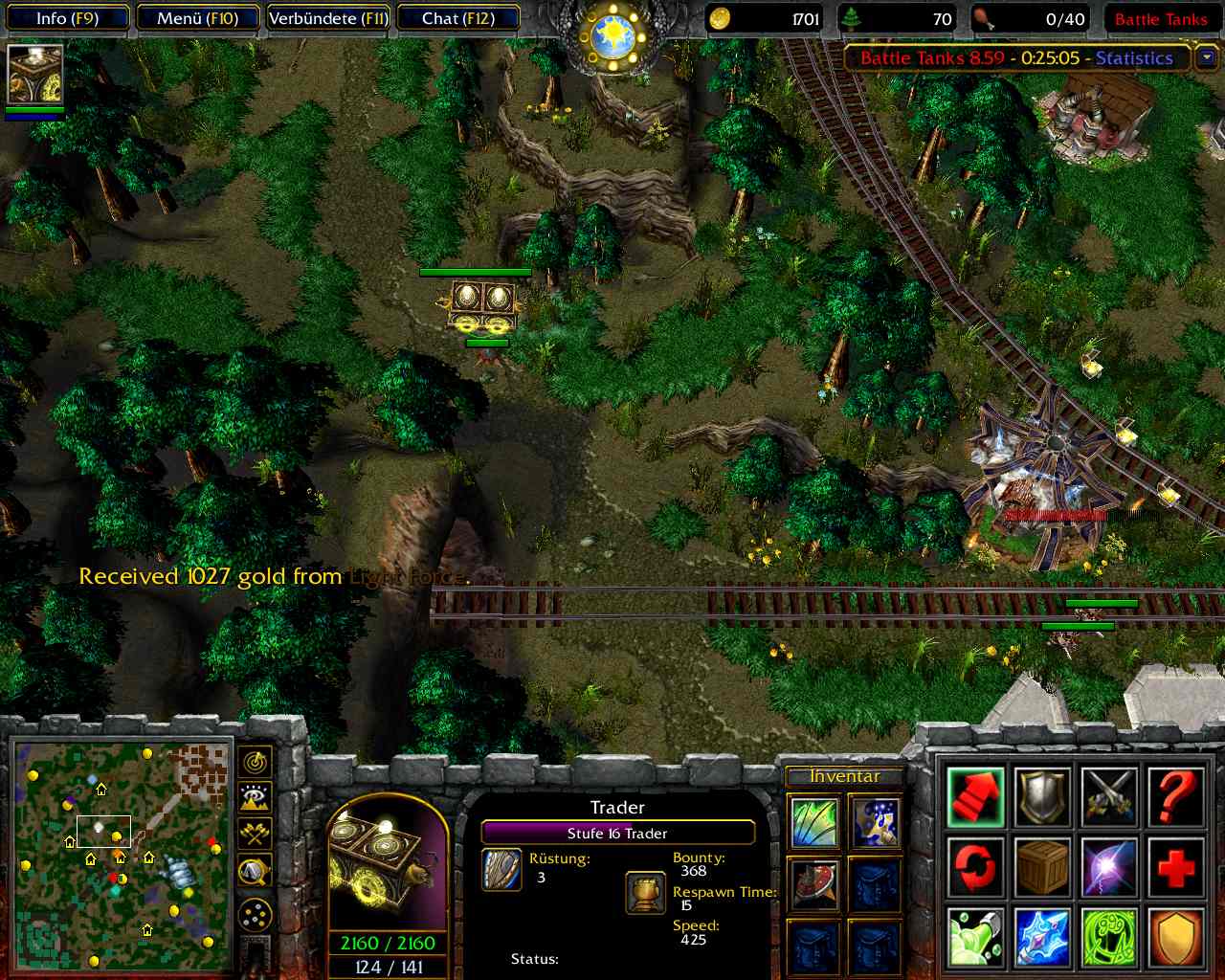The height and width of the screenshot is (980, 1225).
Task: Click the minimap signal ping button
Action: (255, 762)
